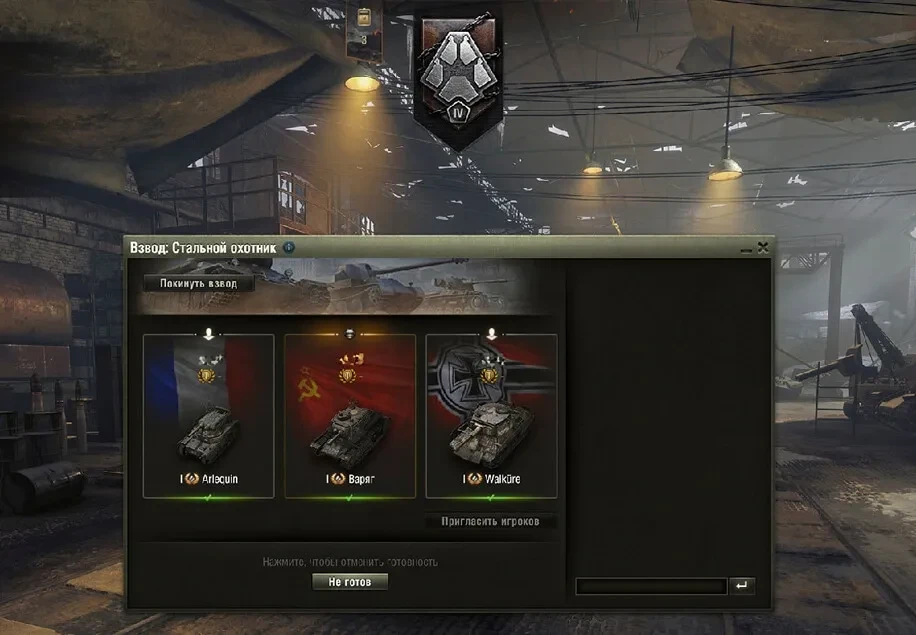The width and height of the screenshot is (916, 635).
Task: Select the Arlequin French tank card
Action: 209,415
